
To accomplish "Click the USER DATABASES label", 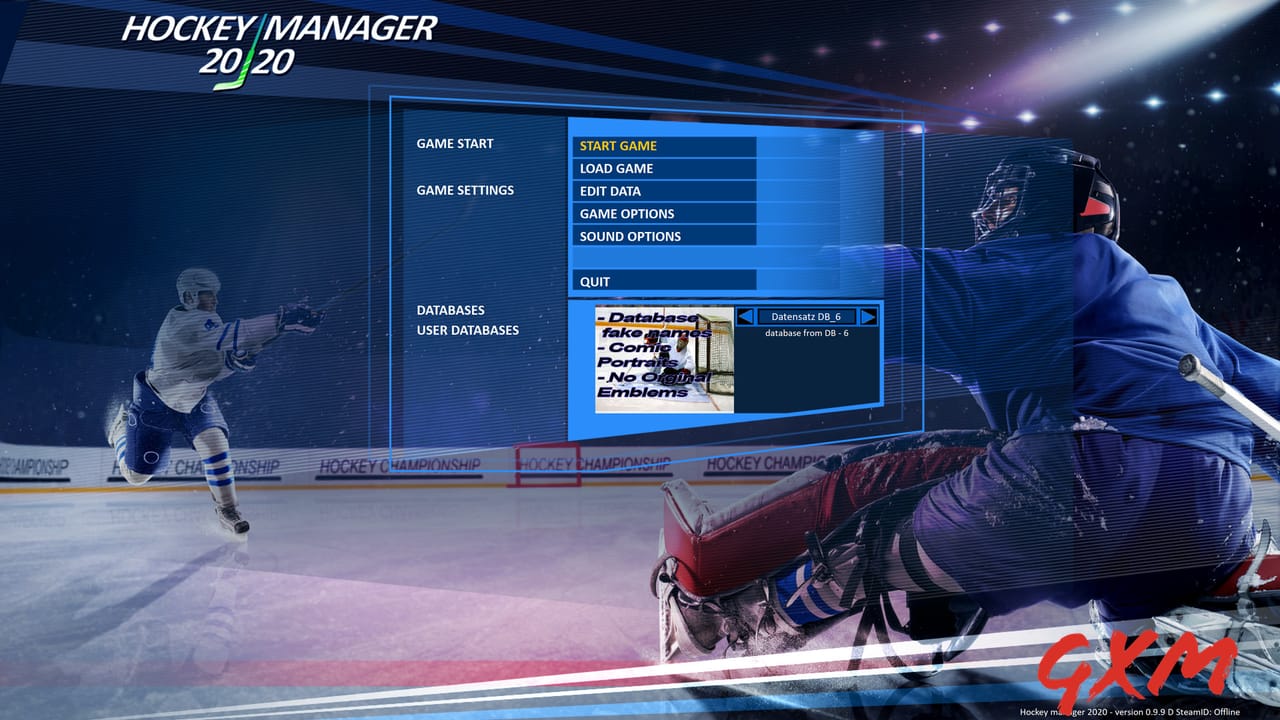I will [x=469, y=329].
